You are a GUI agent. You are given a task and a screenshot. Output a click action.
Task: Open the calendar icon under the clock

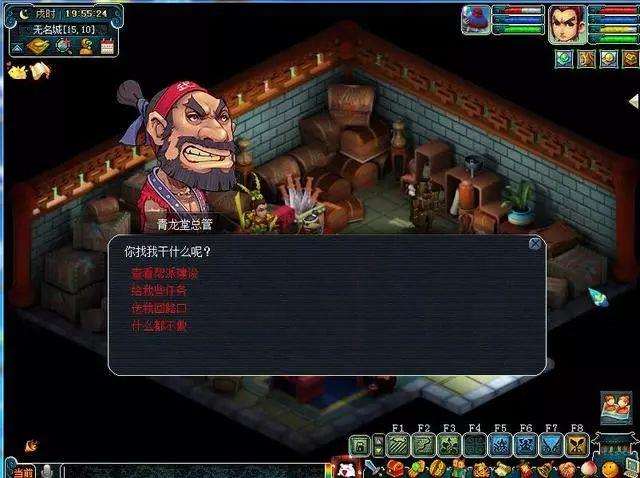[107, 45]
